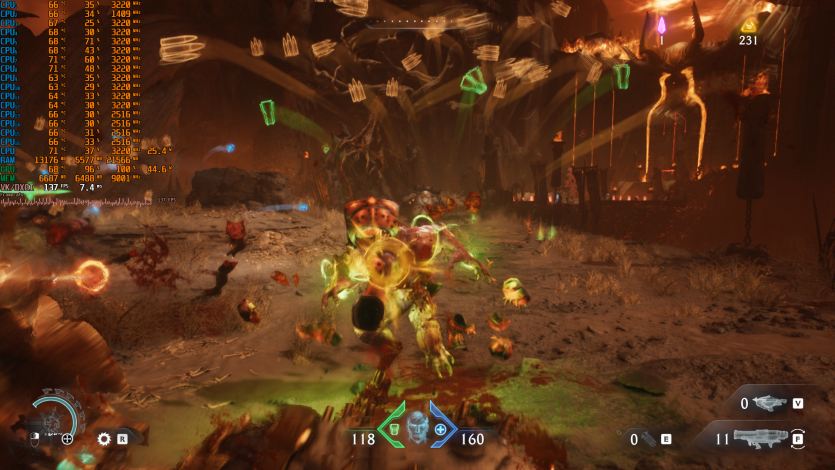The image size is (835, 470).
Task: Click the Slayer helmet portrait
Action: [416, 424]
